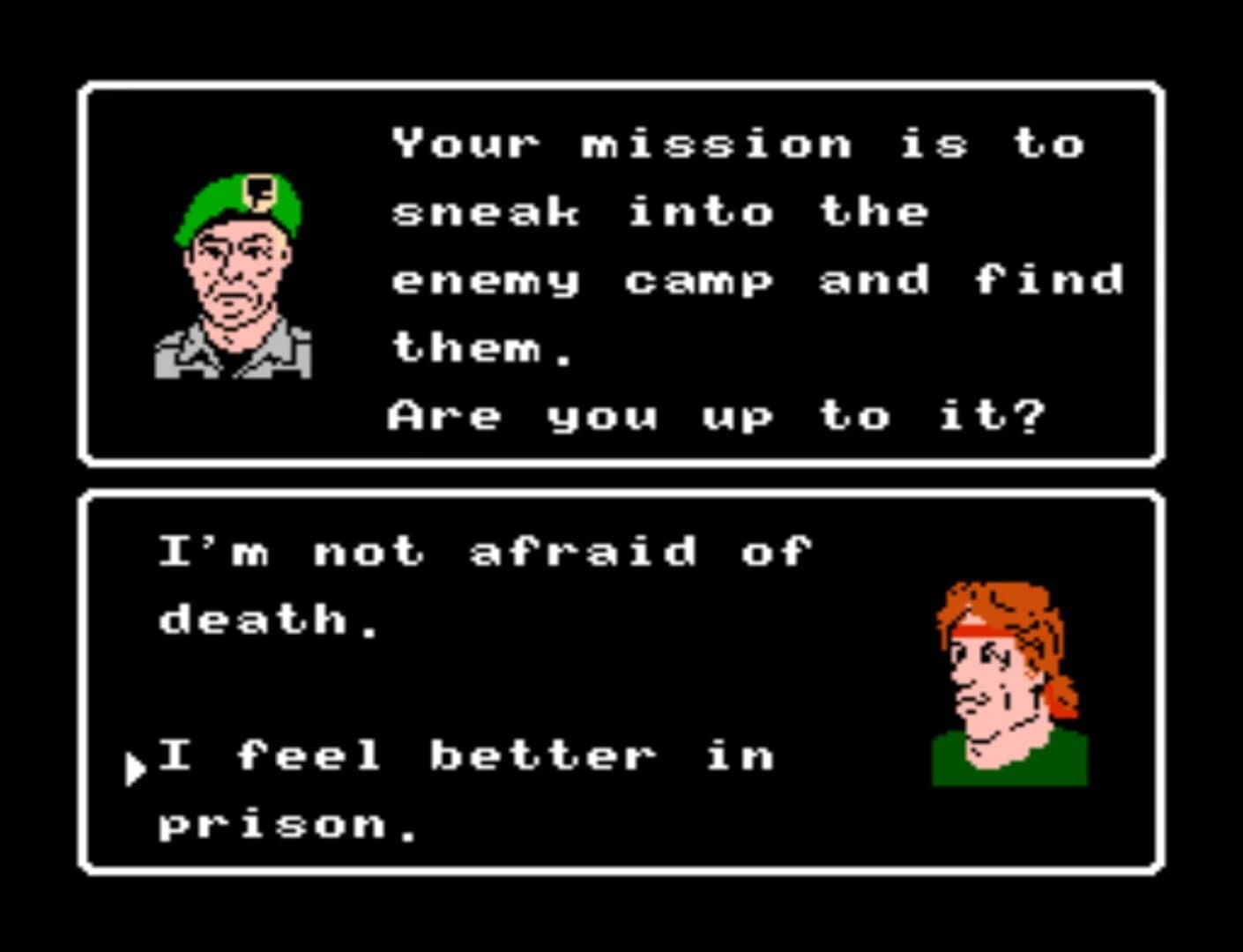1243x952 pixels.
Task: Click the top dialogue box border
Action: (617, 84)
